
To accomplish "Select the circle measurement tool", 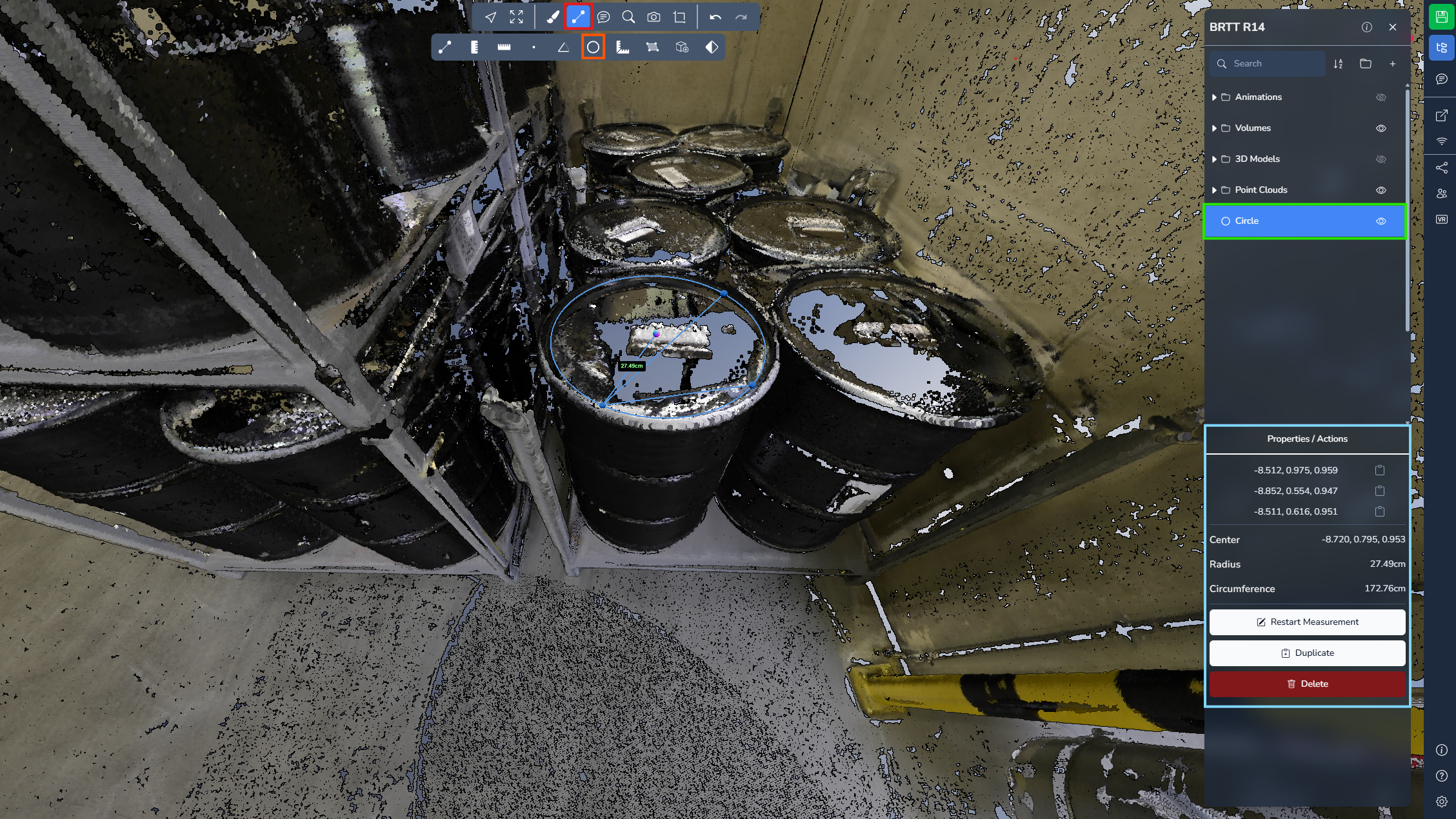I will point(593,47).
